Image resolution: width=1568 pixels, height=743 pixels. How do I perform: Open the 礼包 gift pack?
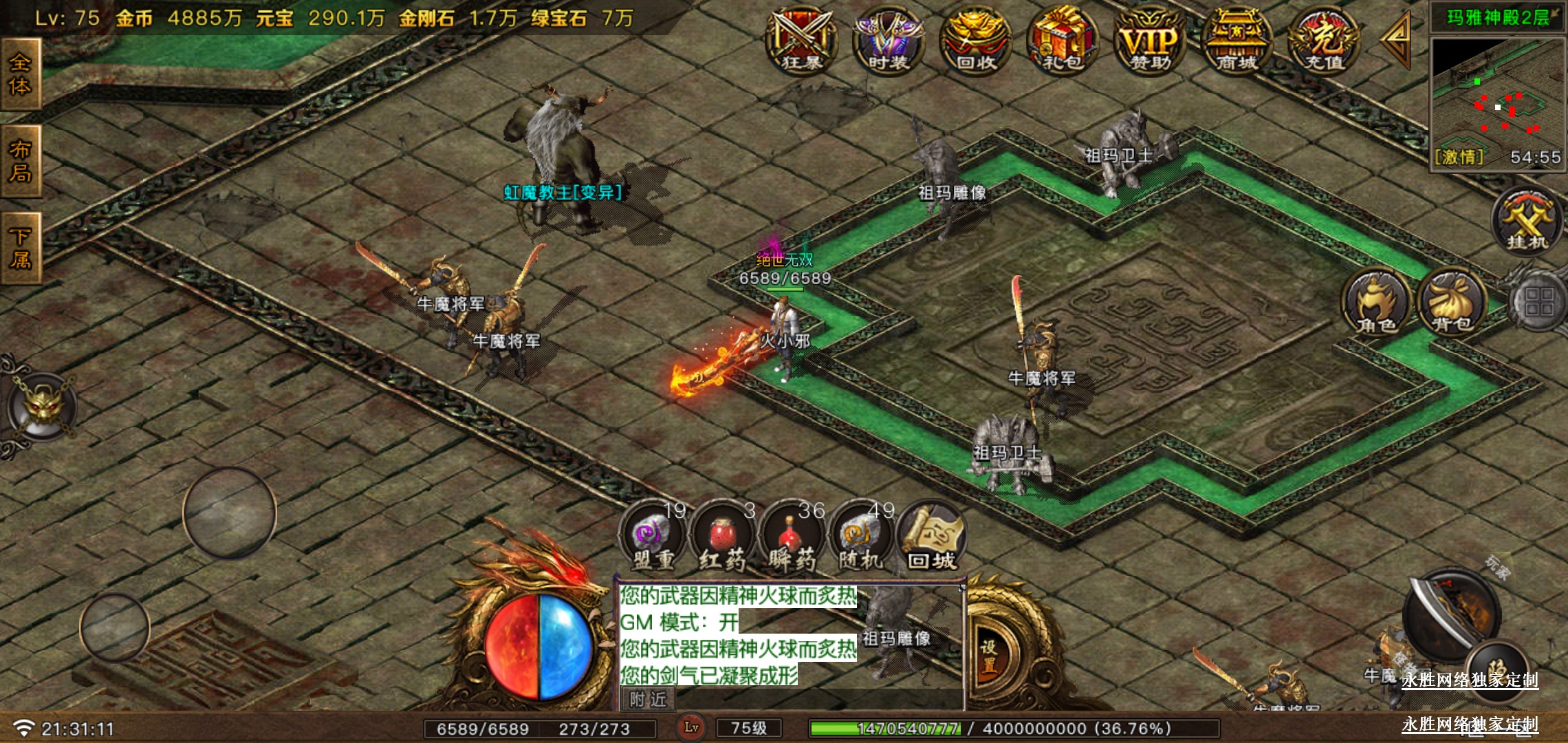pyautogui.click(x=1063, y=41)
